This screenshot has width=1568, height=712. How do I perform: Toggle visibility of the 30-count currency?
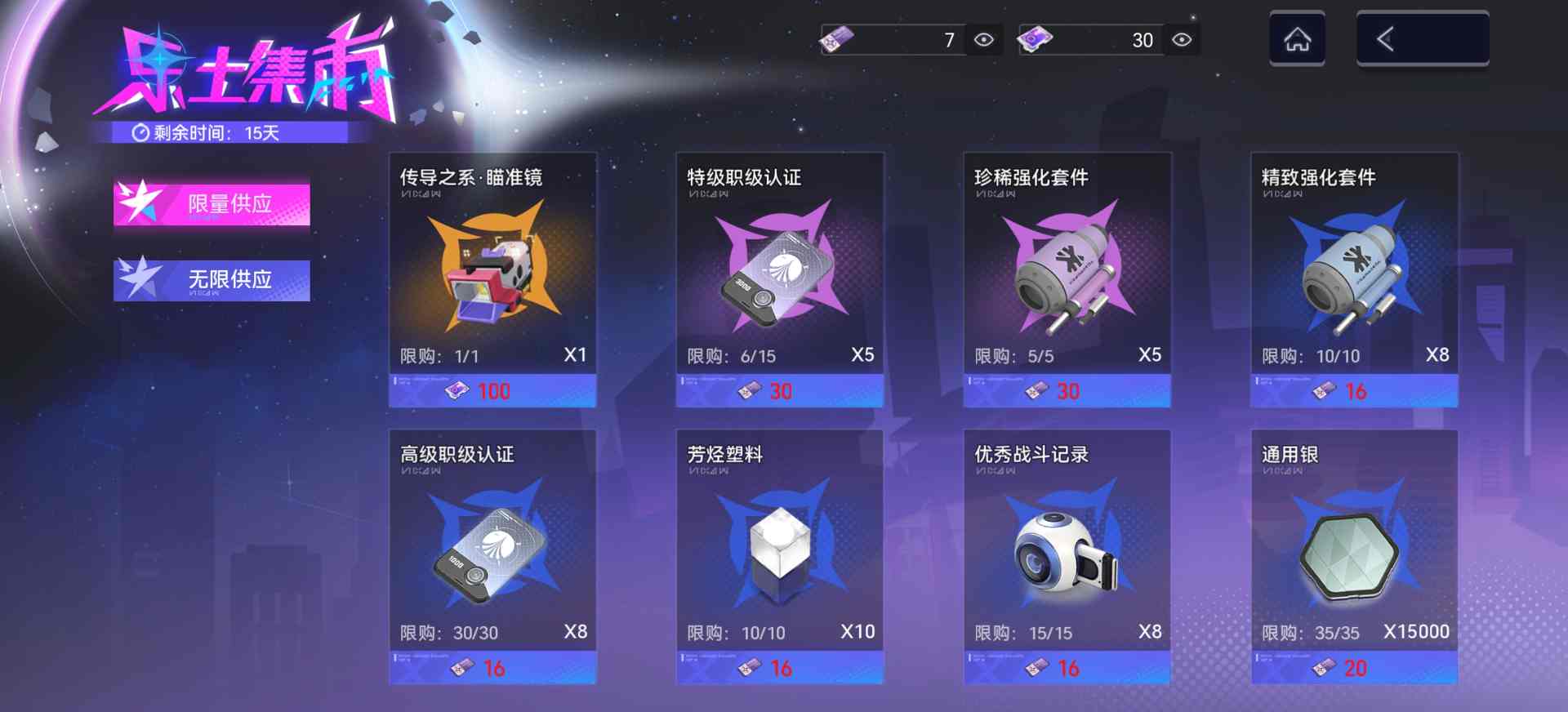click(1181, 39)
